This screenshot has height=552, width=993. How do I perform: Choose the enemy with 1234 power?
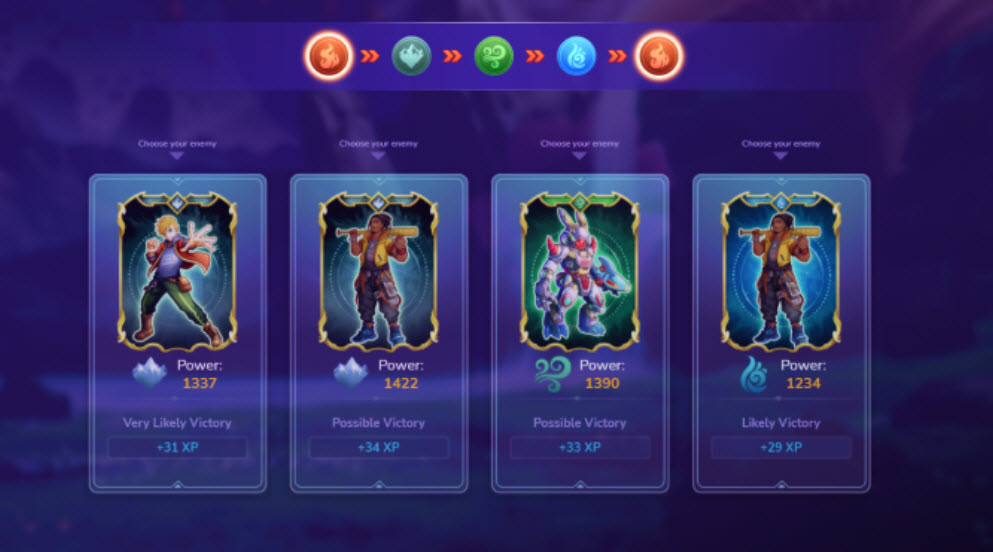[781, 272]
